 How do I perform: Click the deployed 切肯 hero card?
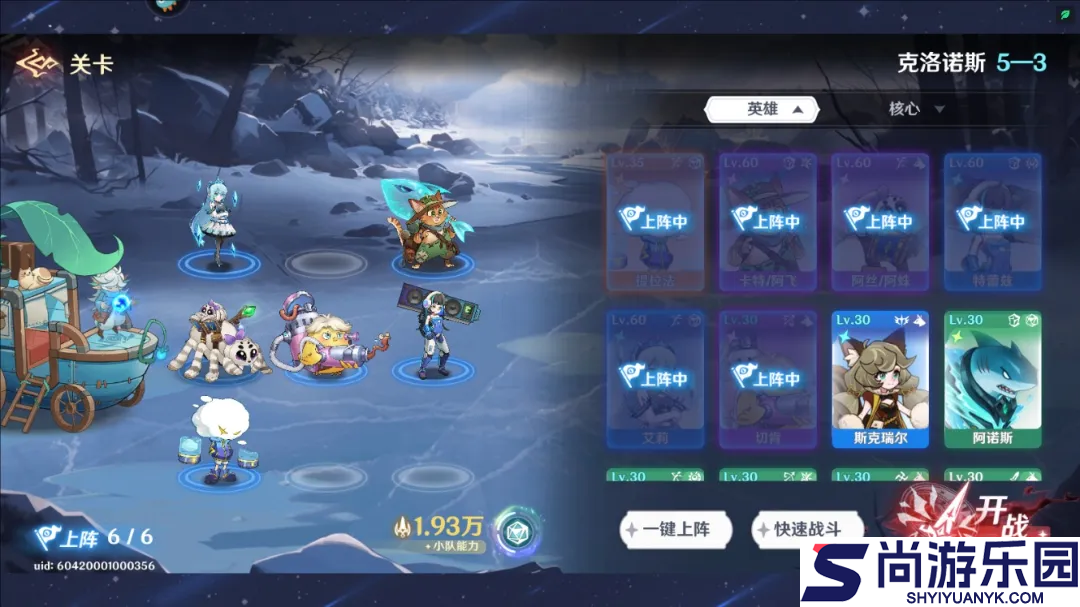point(767,379)
